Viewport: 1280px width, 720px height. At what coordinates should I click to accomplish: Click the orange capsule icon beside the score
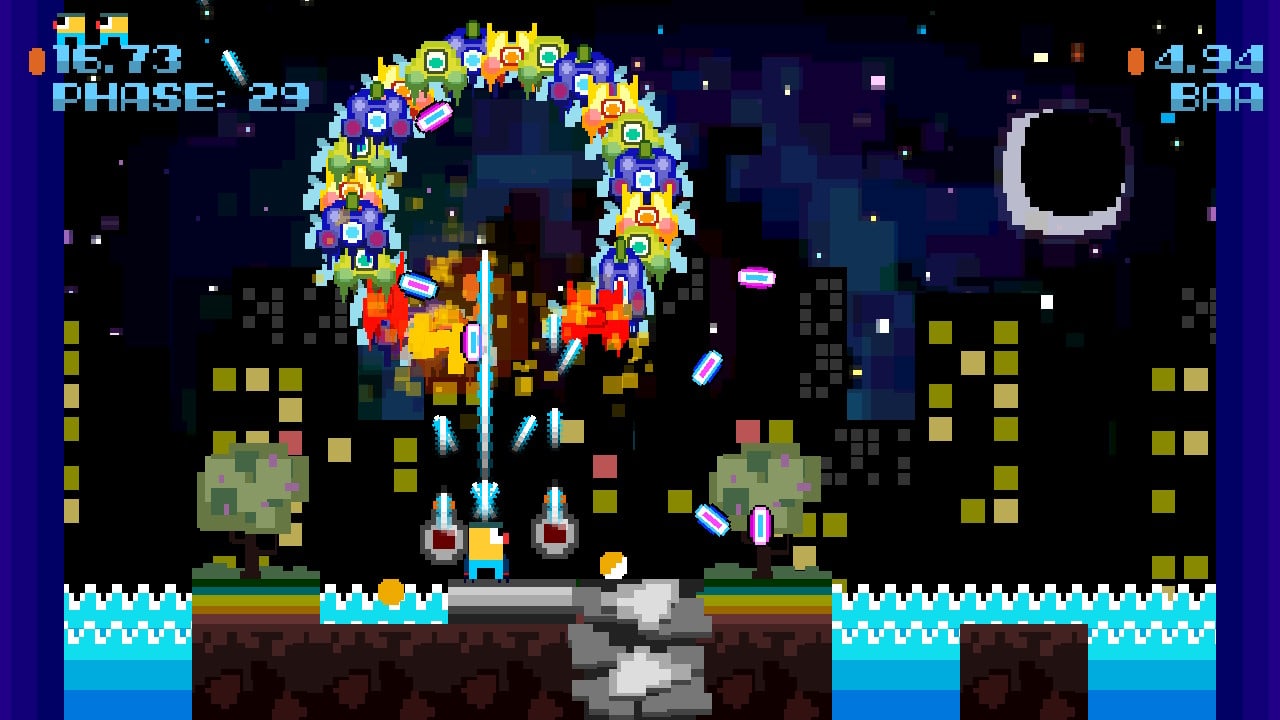click(38, 60)
